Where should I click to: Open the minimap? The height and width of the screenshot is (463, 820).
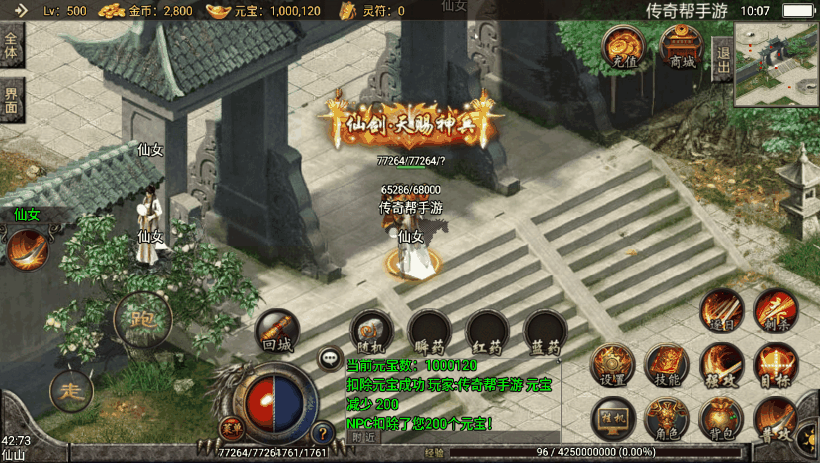coord(776,64)
